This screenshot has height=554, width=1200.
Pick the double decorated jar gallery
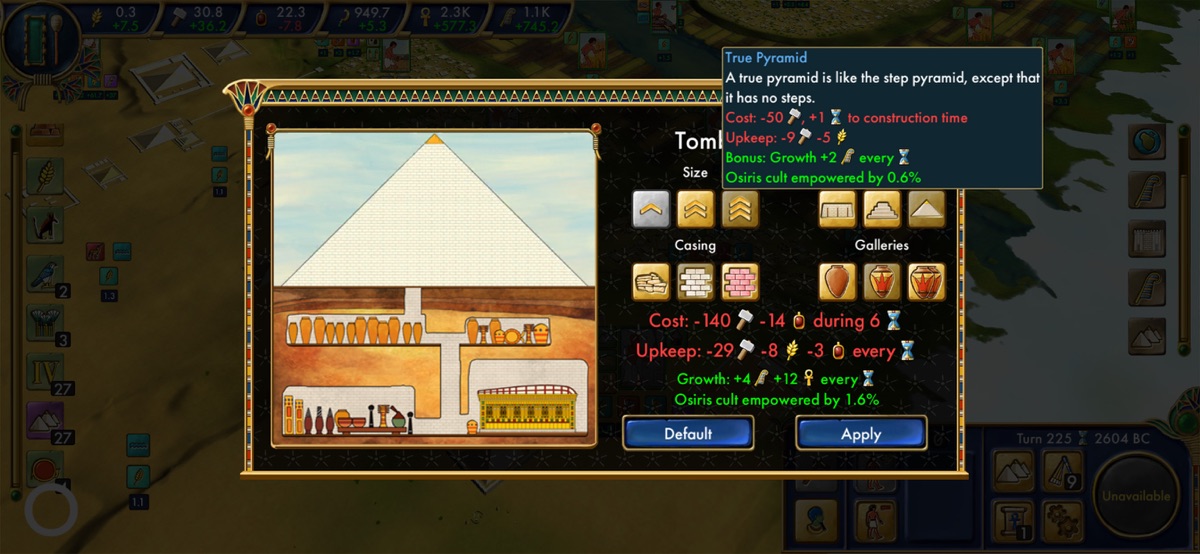point(927,282)
